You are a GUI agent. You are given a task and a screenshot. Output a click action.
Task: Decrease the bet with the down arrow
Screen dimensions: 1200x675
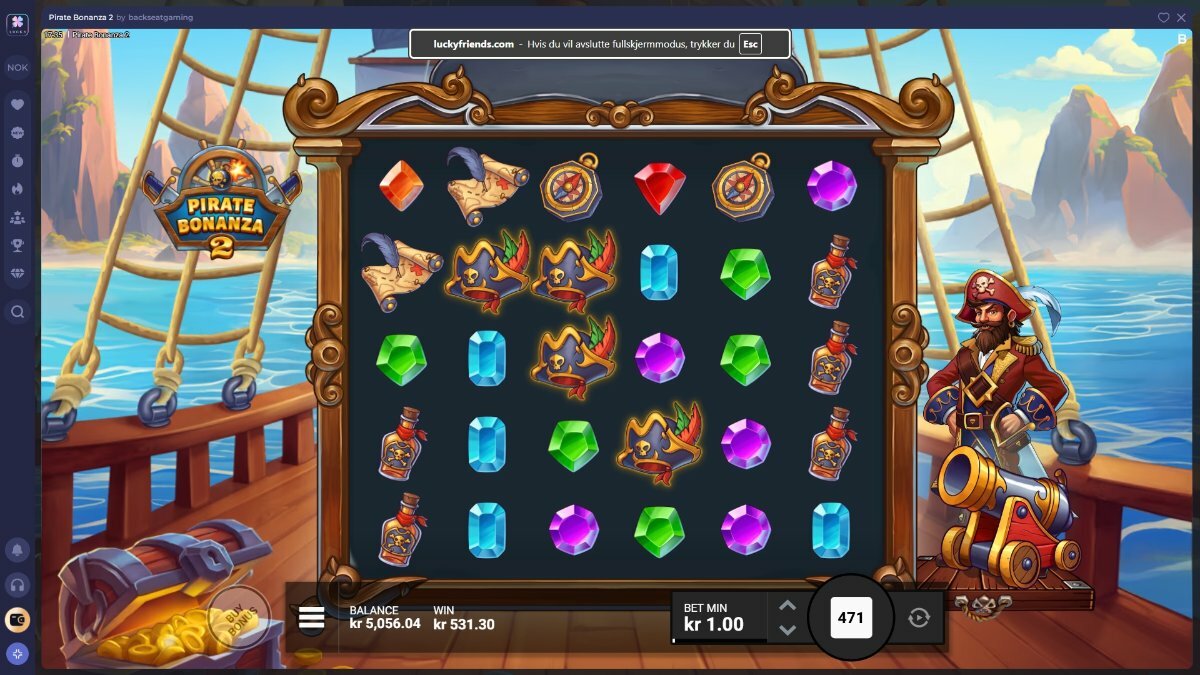click(x=787, y=630)
